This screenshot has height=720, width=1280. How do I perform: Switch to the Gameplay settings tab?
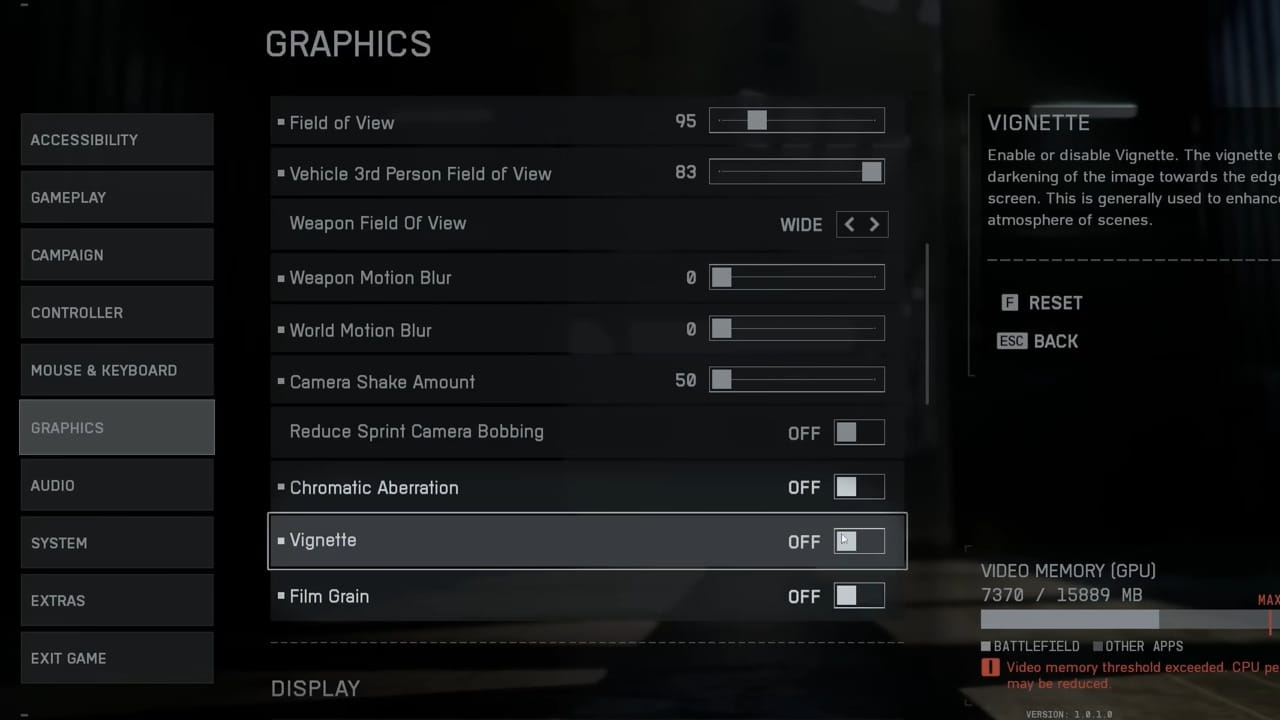pos(116,197)
